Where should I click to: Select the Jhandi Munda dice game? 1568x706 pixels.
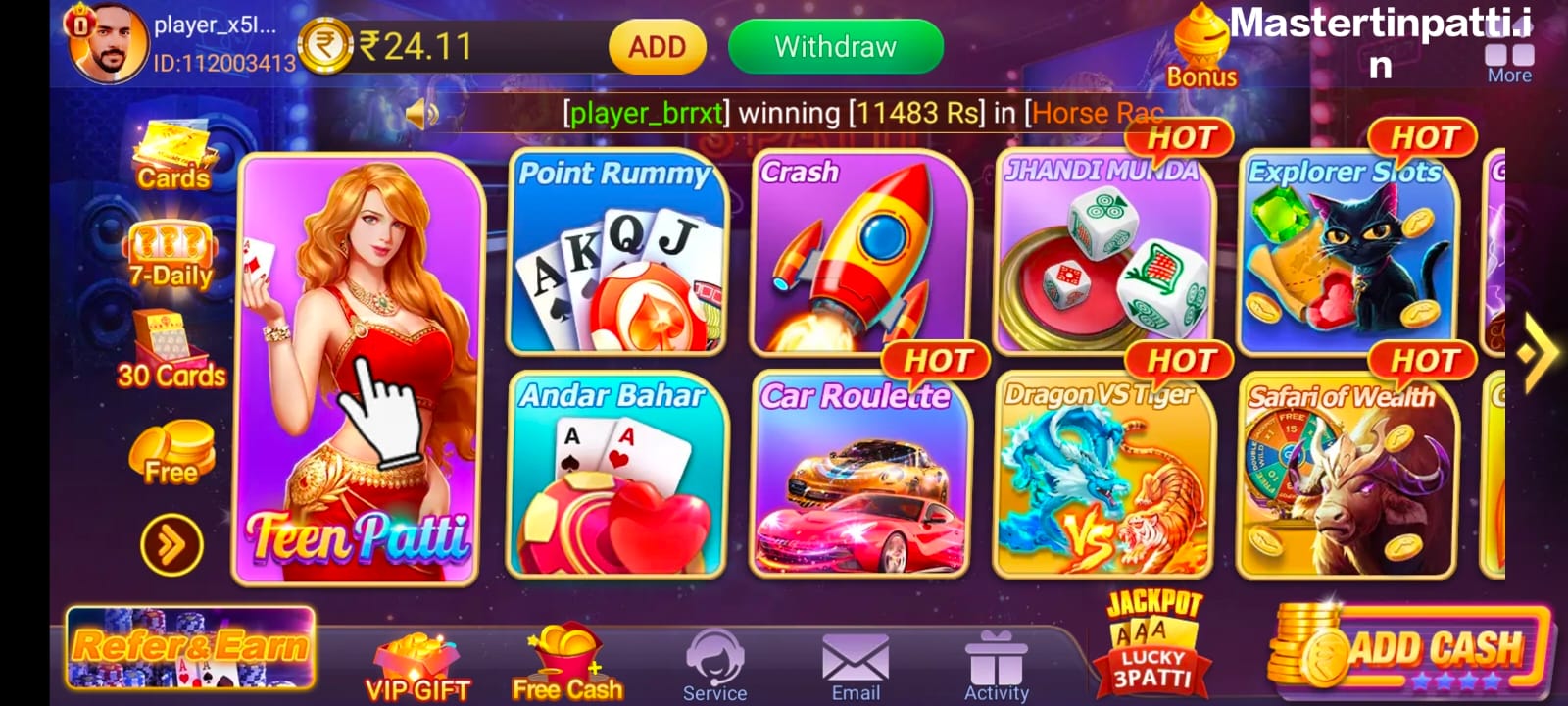[x=1103, y=253]
